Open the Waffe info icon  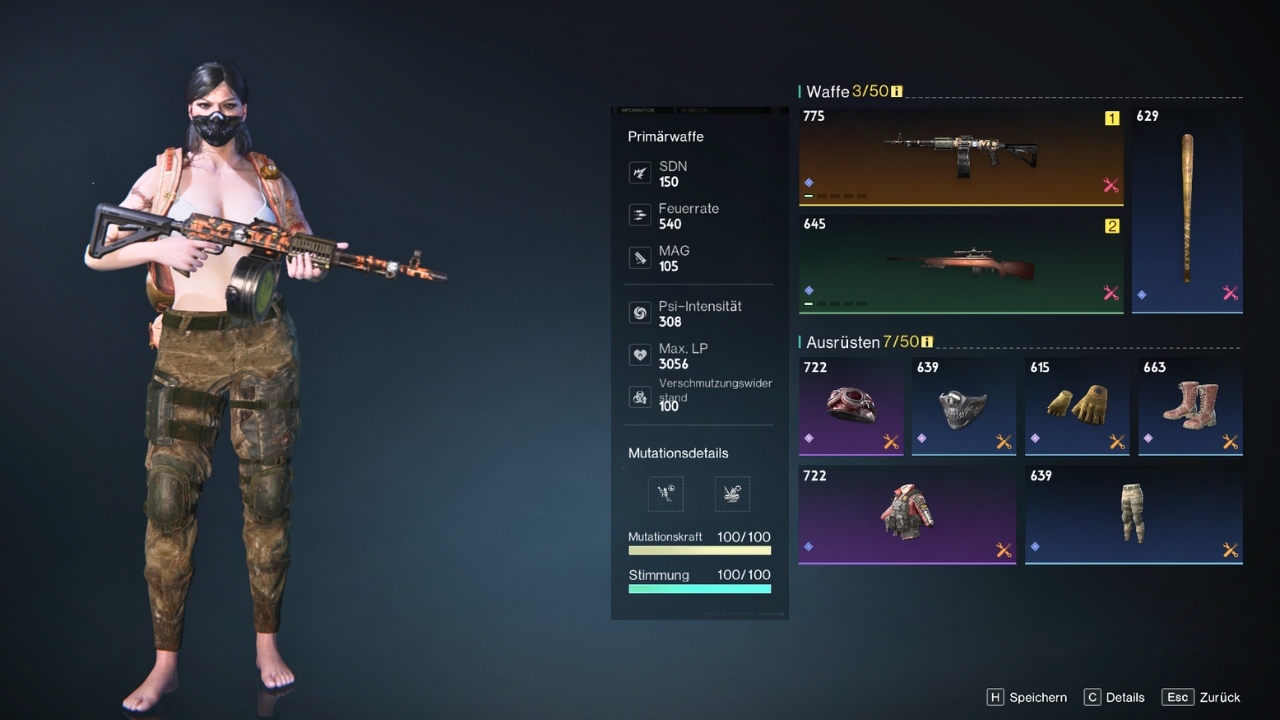click(x=897, y=92)
